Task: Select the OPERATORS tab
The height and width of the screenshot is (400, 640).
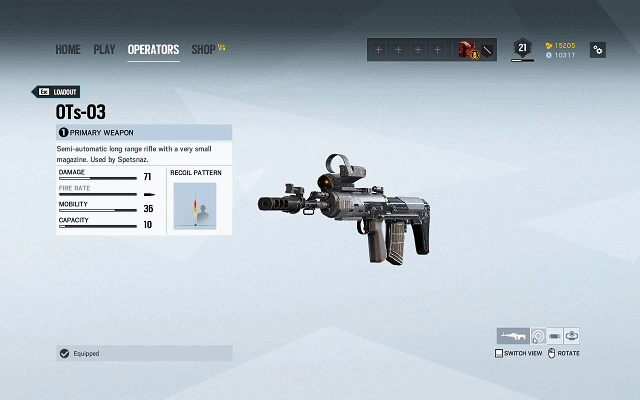Action: [153, 49]
